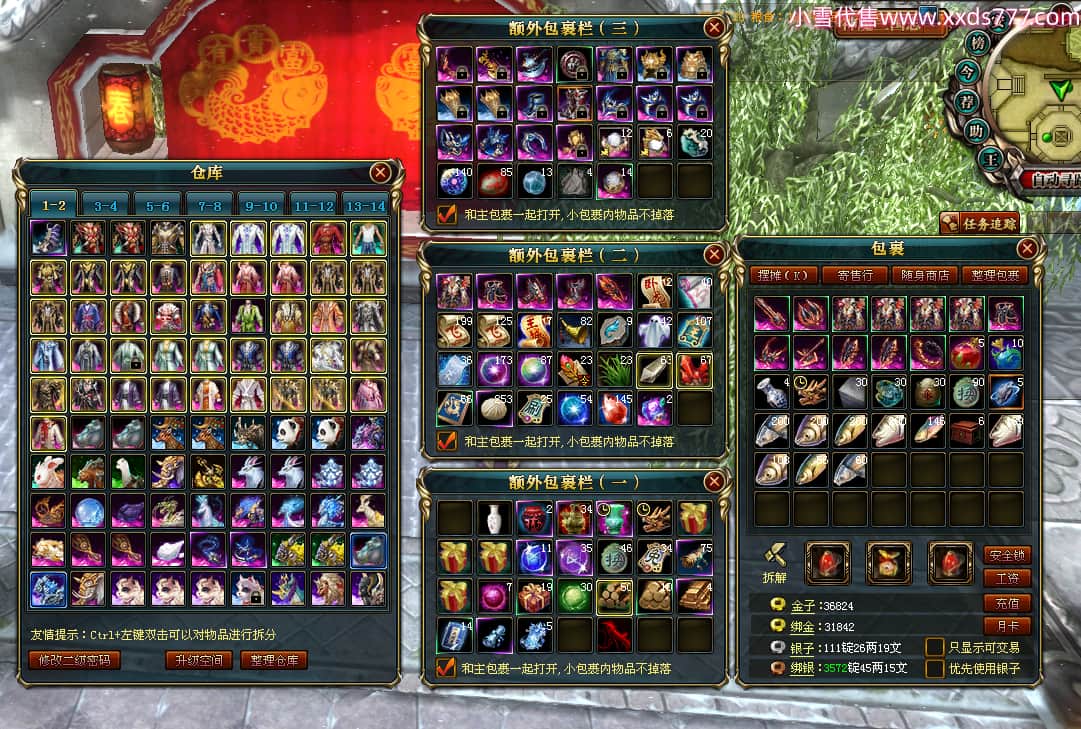Open the 充值 recharge button
The height and width of the screenshot is (729, 1081).
click(x=1007, y=603)
